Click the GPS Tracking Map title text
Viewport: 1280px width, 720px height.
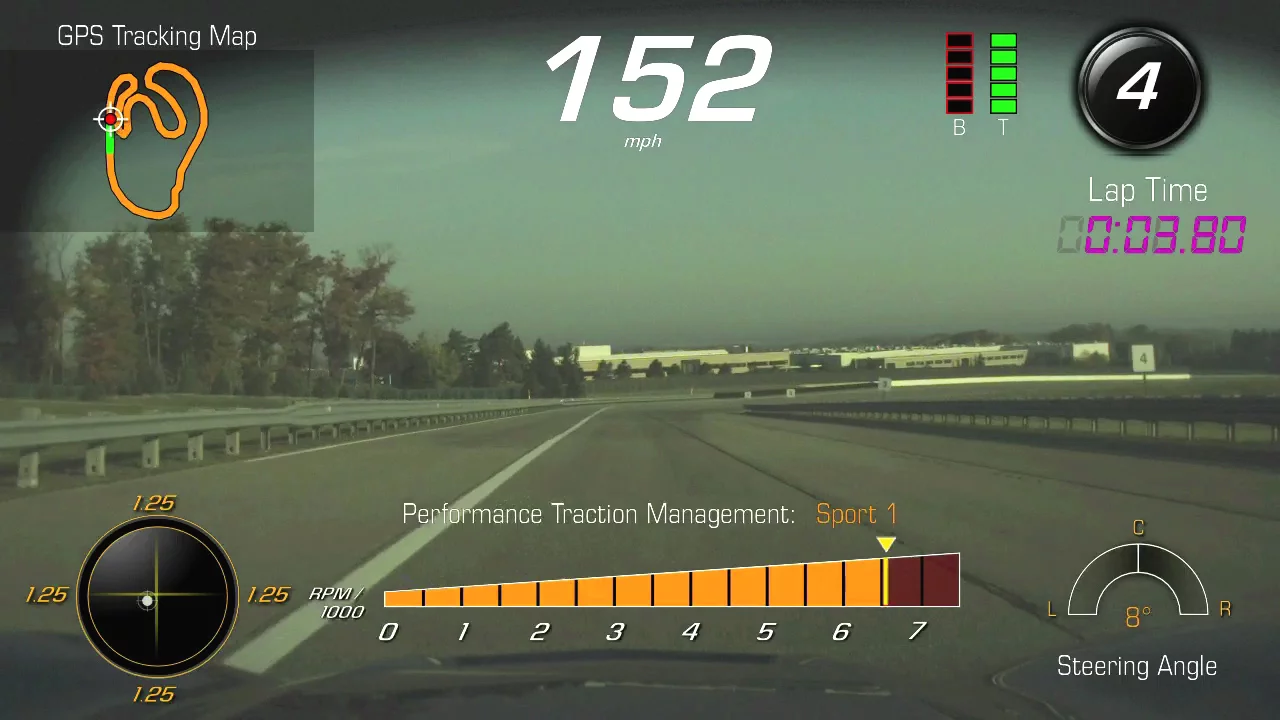(x=158, y=35)
